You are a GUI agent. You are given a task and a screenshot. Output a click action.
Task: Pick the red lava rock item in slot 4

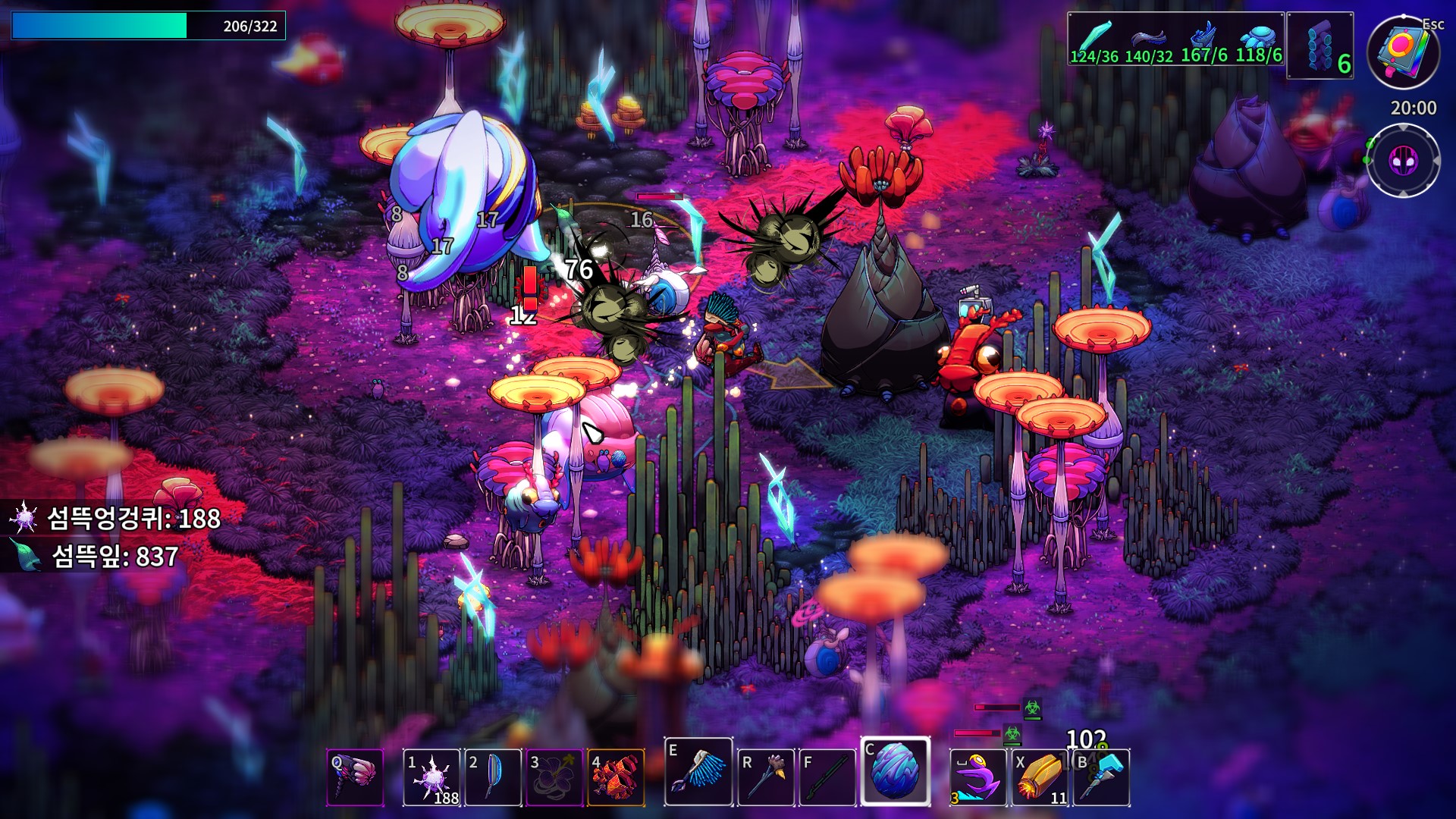[x=616, y=777]
